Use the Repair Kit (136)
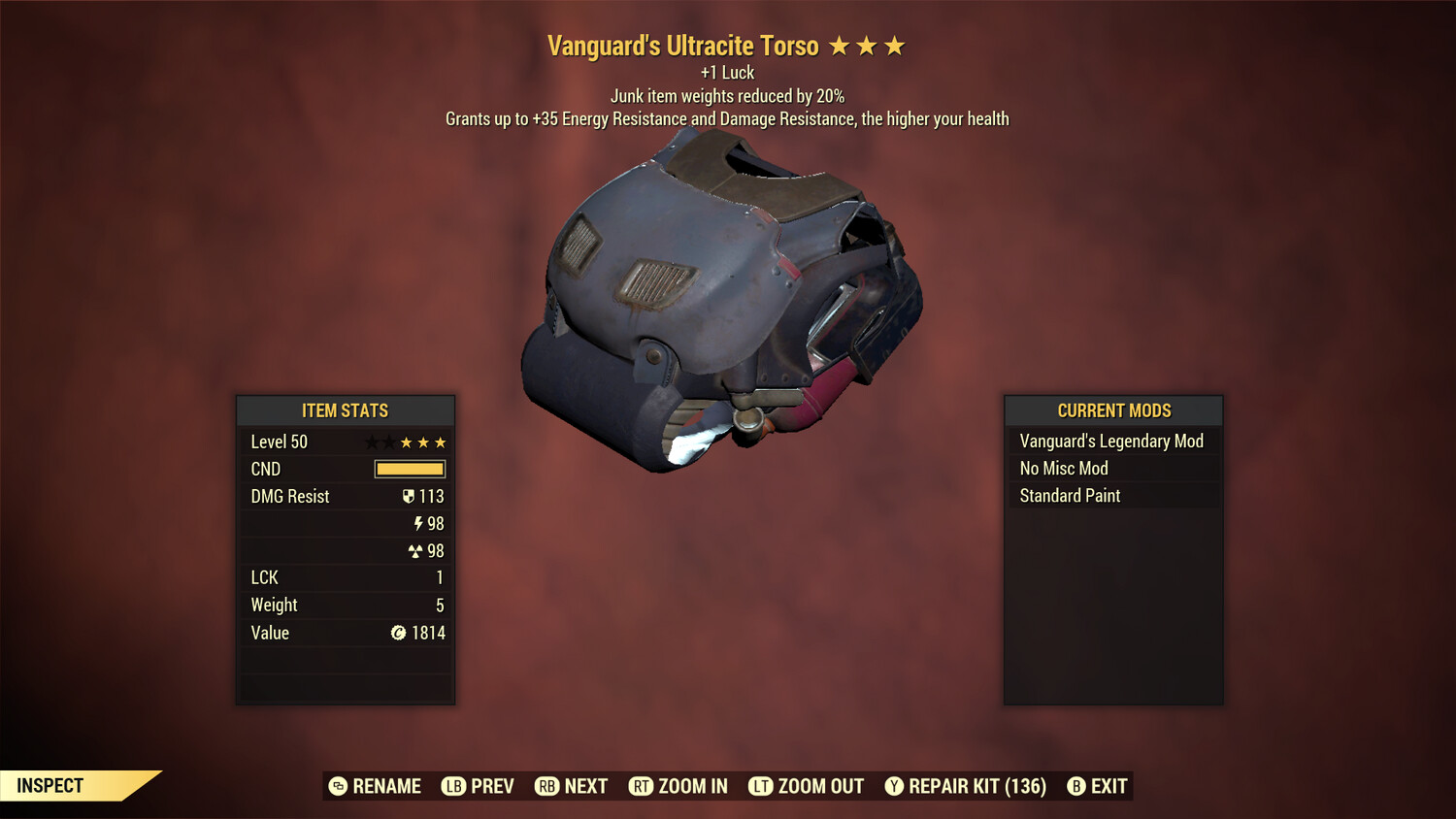 click(x=974, y=786)
